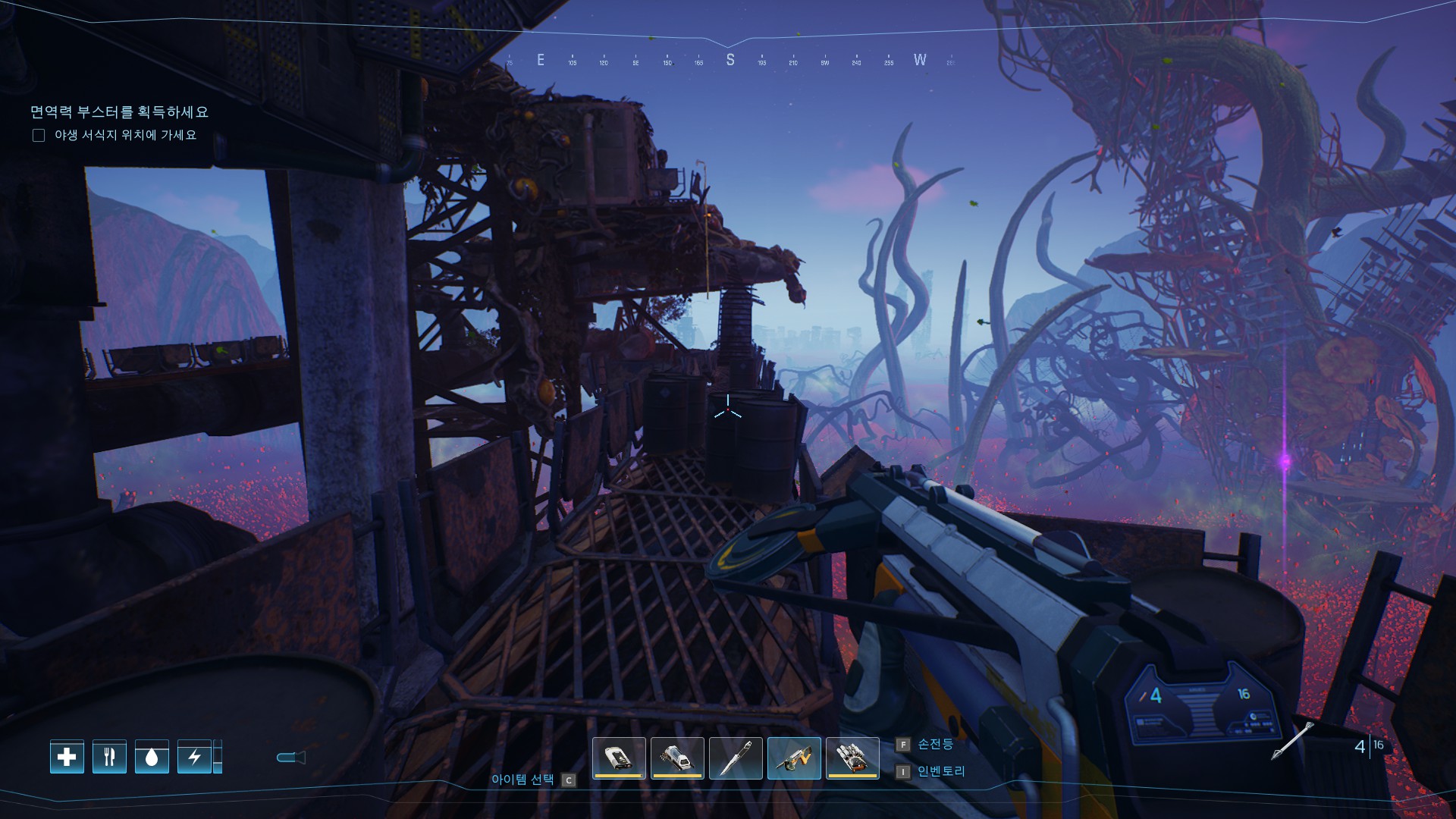1456x819 pixels.
Task: Click the health cross status icon
Action: click(67, 757)
